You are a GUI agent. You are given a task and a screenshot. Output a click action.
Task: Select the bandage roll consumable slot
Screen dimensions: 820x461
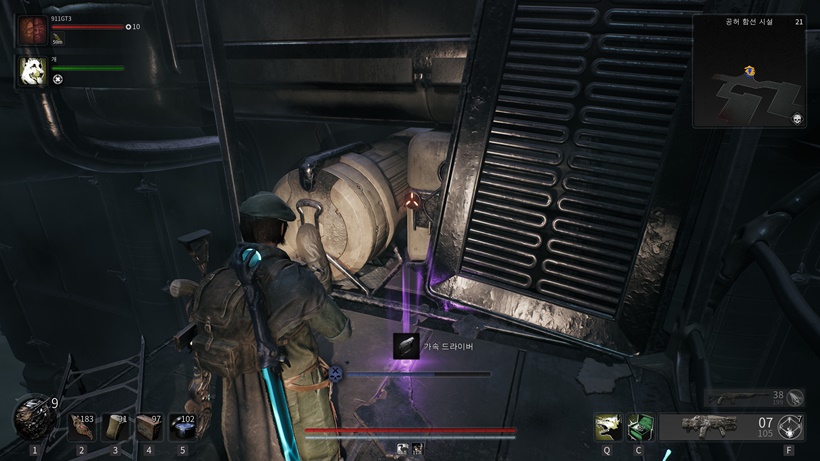[115, 426]
